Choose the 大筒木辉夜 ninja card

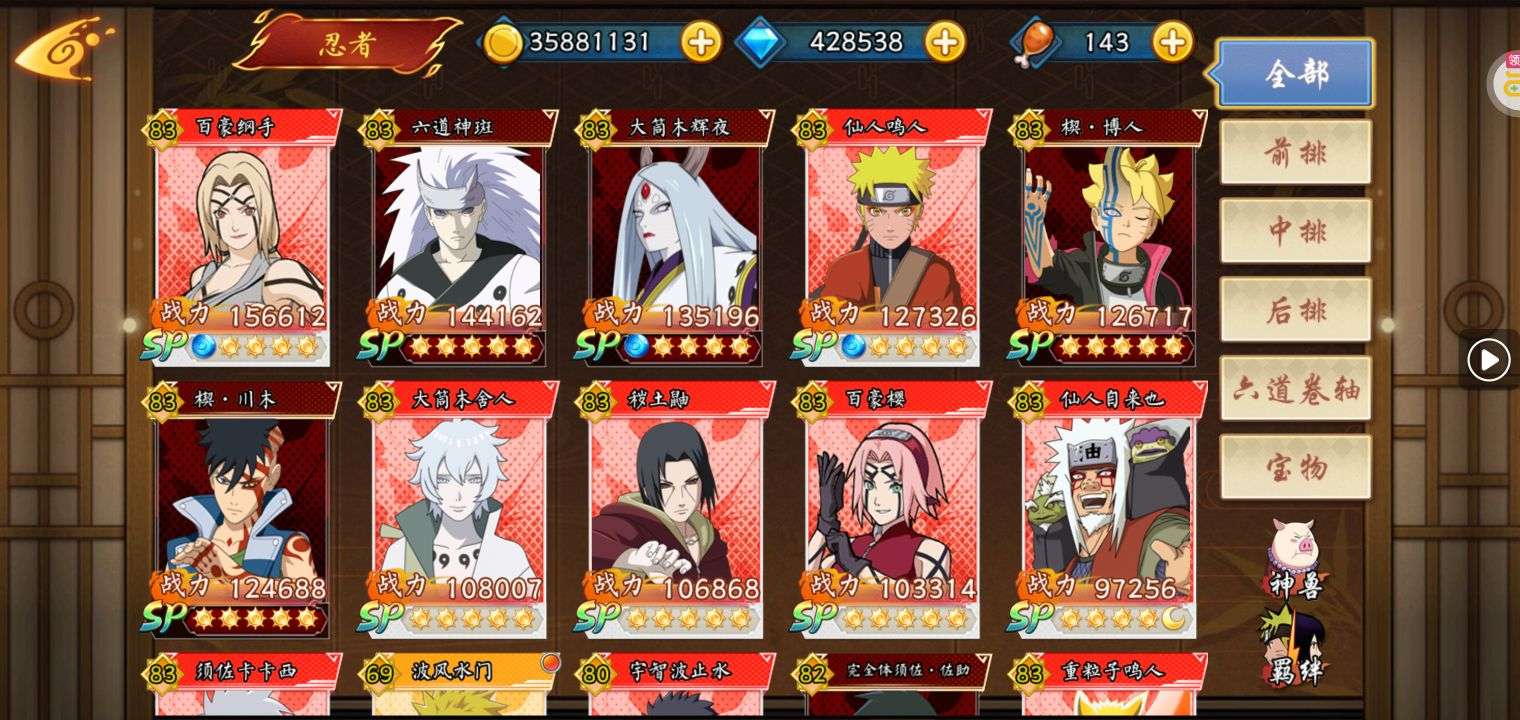pyautogui.click(x=676, y=236)
